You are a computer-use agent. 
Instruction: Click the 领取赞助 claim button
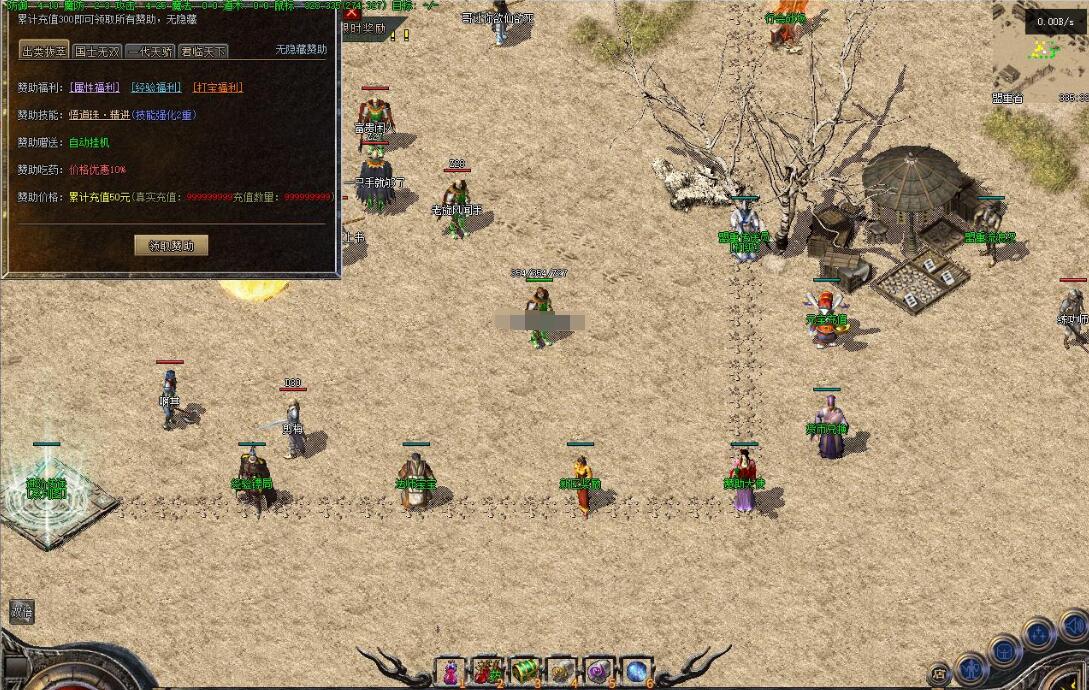coord(171,245)
